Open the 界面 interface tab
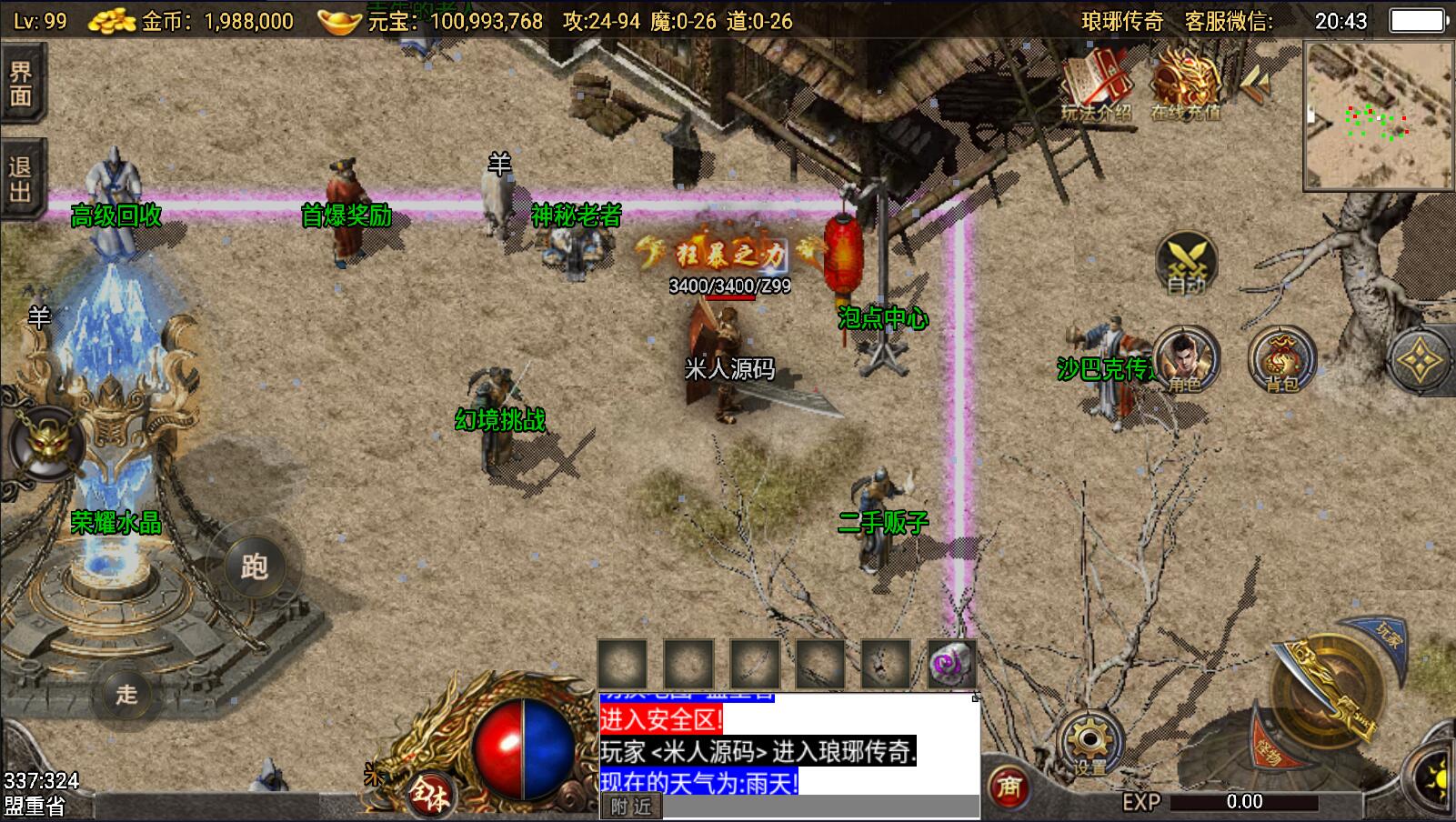Viewport: 1456px width, 822px height. [x=20, y=85]
